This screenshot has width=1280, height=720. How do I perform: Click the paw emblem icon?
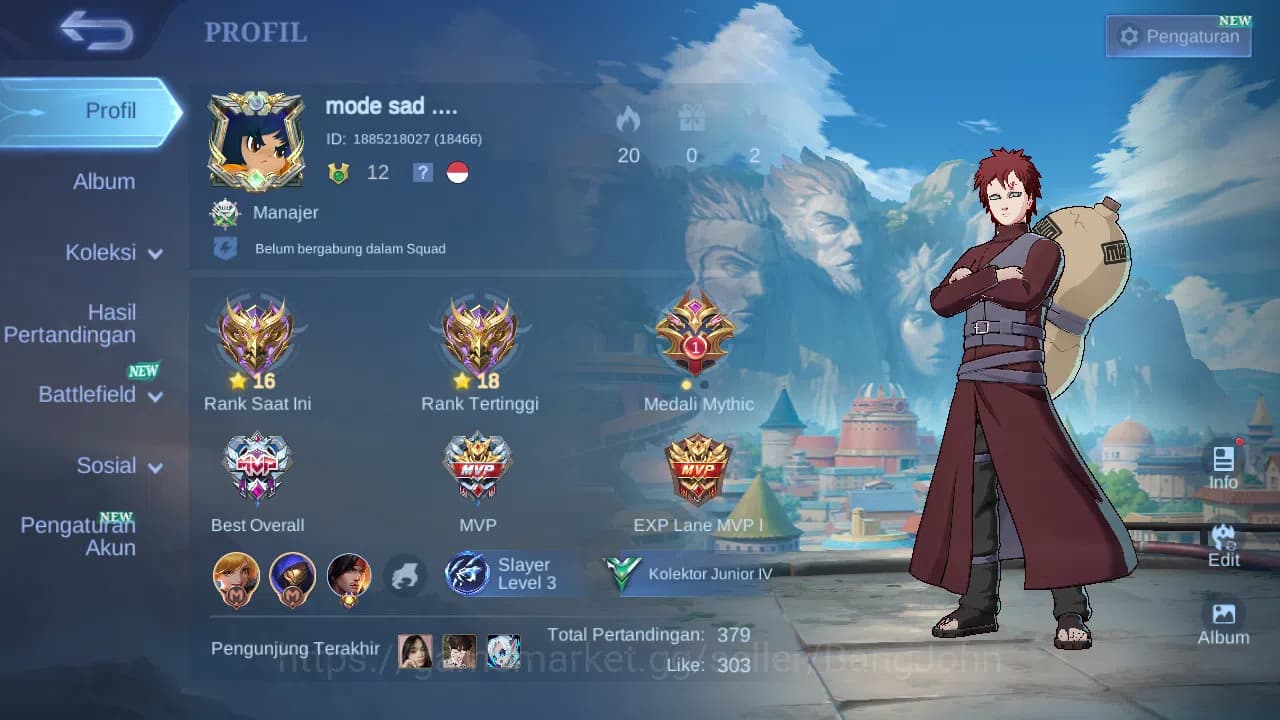pos(406,574)
